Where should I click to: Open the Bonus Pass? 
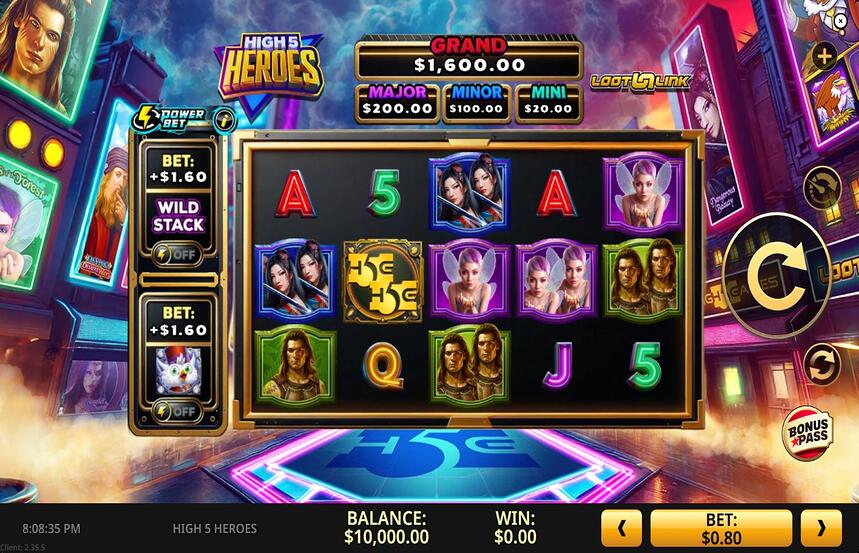806,432
